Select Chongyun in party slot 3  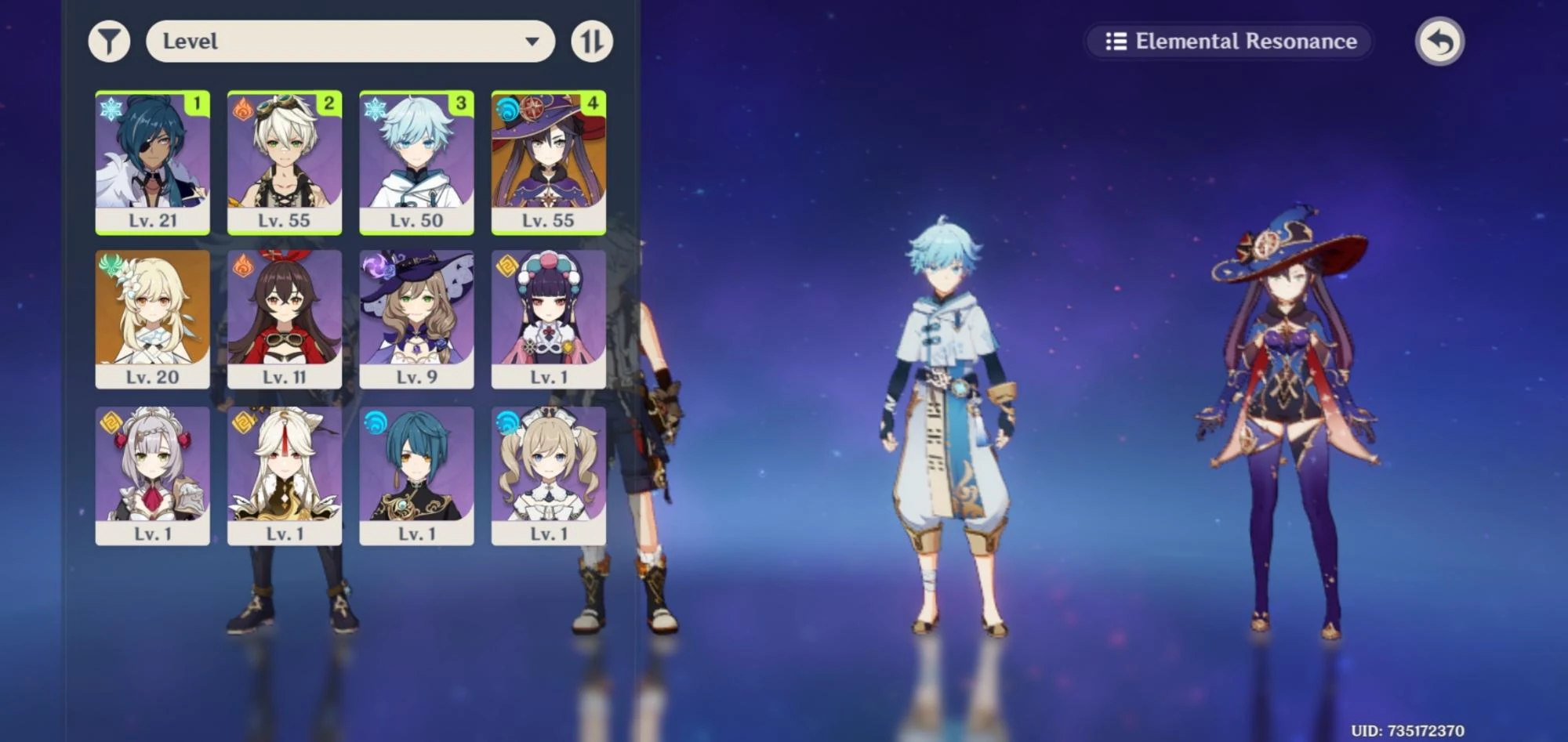416,162
